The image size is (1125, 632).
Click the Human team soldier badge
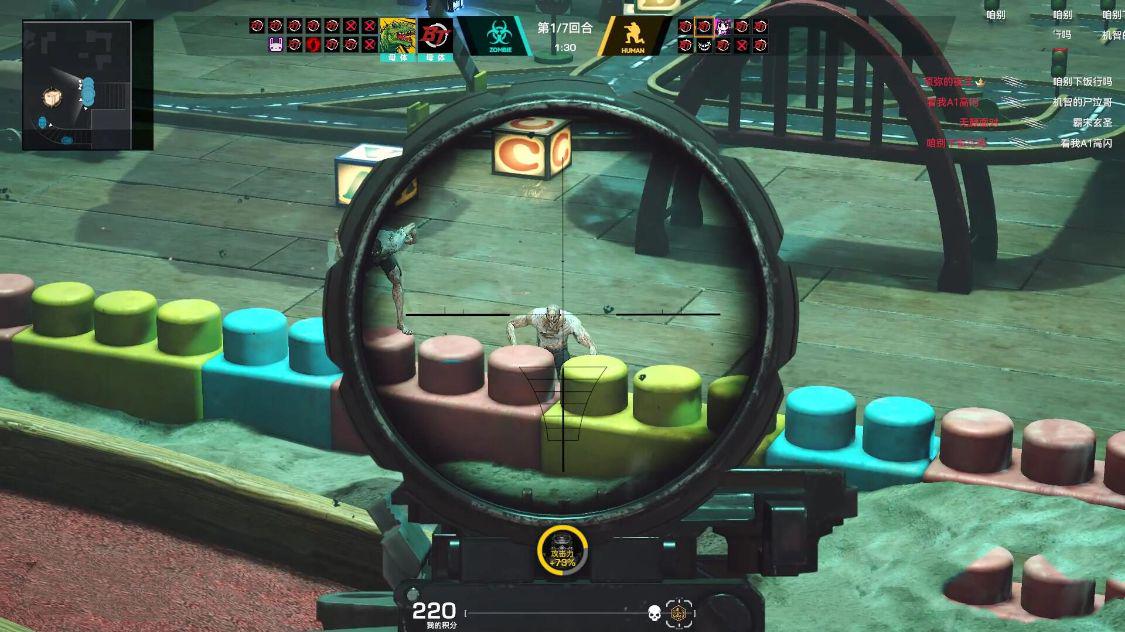[634, 37]
